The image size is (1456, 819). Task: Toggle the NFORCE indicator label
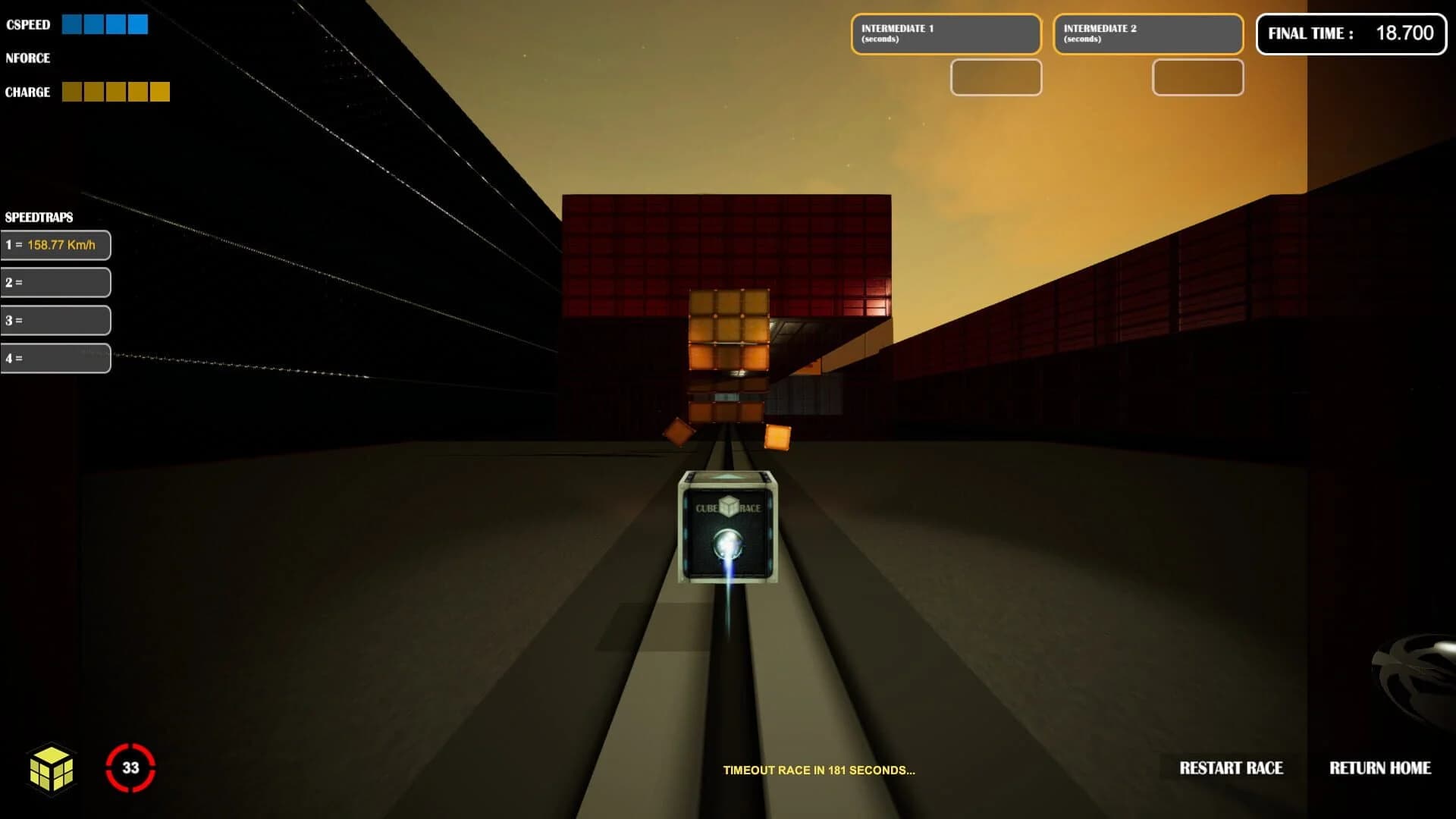click(x=28, y=58)
